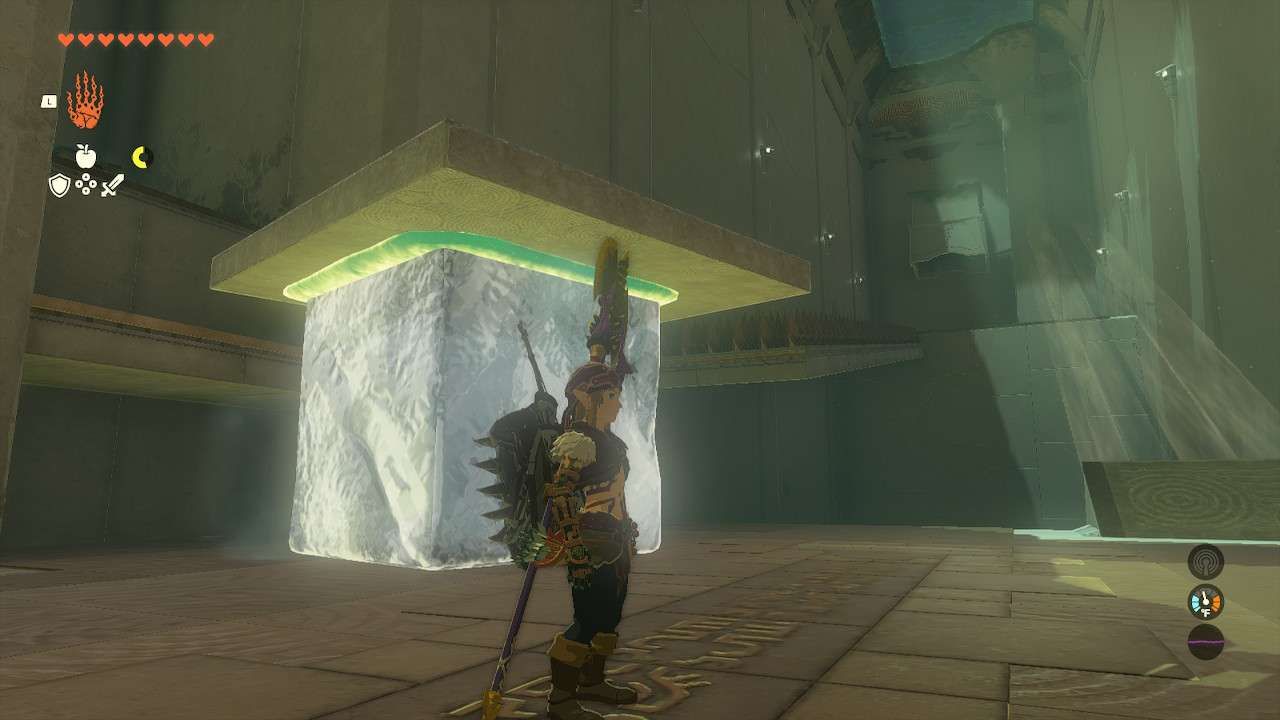Screen dimensions: 1280x720
Task: Click the Fahrenheit symbol on the gauge
Action: pyautogui.click(x=1205, y=612)
